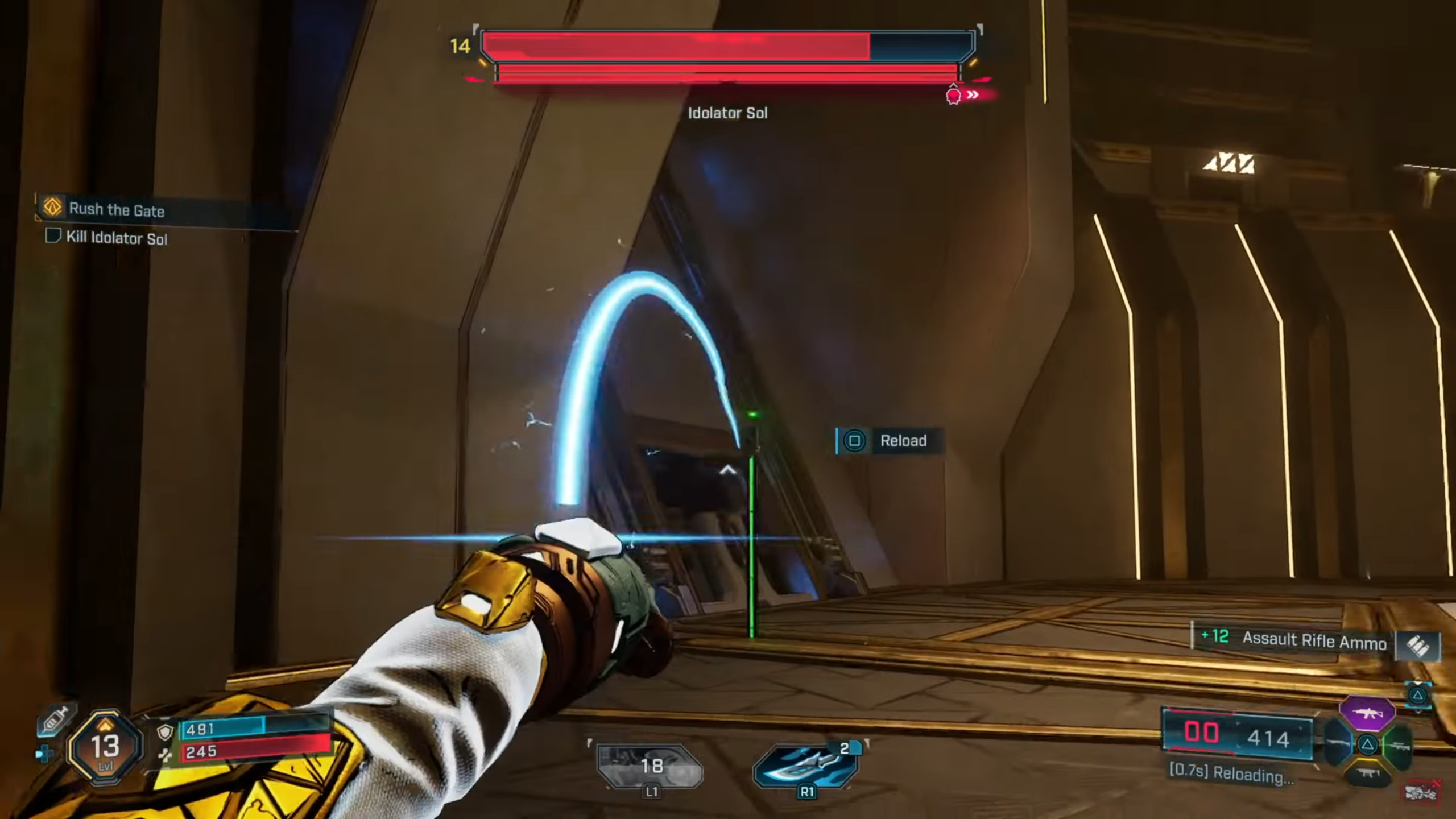Viewport: 1456px width, 819px height.
Task: Select the purple assault rifle weapon slot
Action: coord(1367,713)
